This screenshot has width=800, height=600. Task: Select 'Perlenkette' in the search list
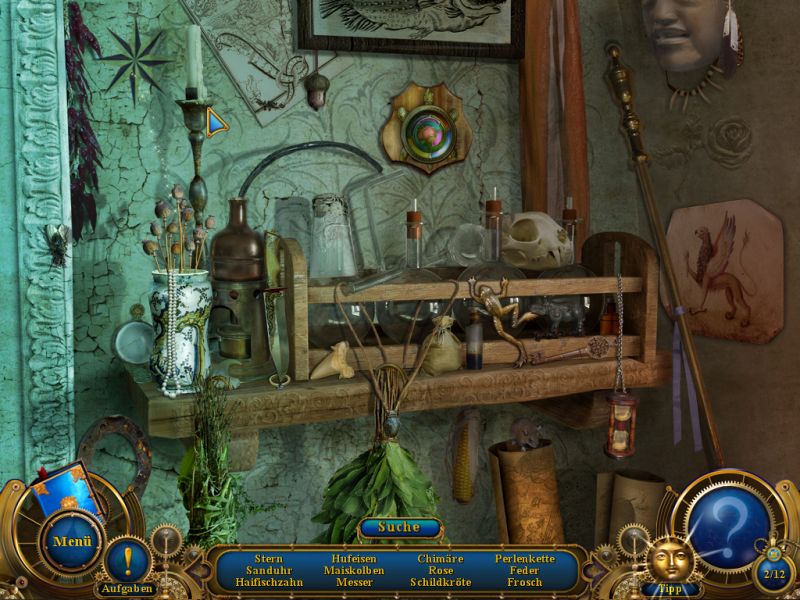point(525,558)
